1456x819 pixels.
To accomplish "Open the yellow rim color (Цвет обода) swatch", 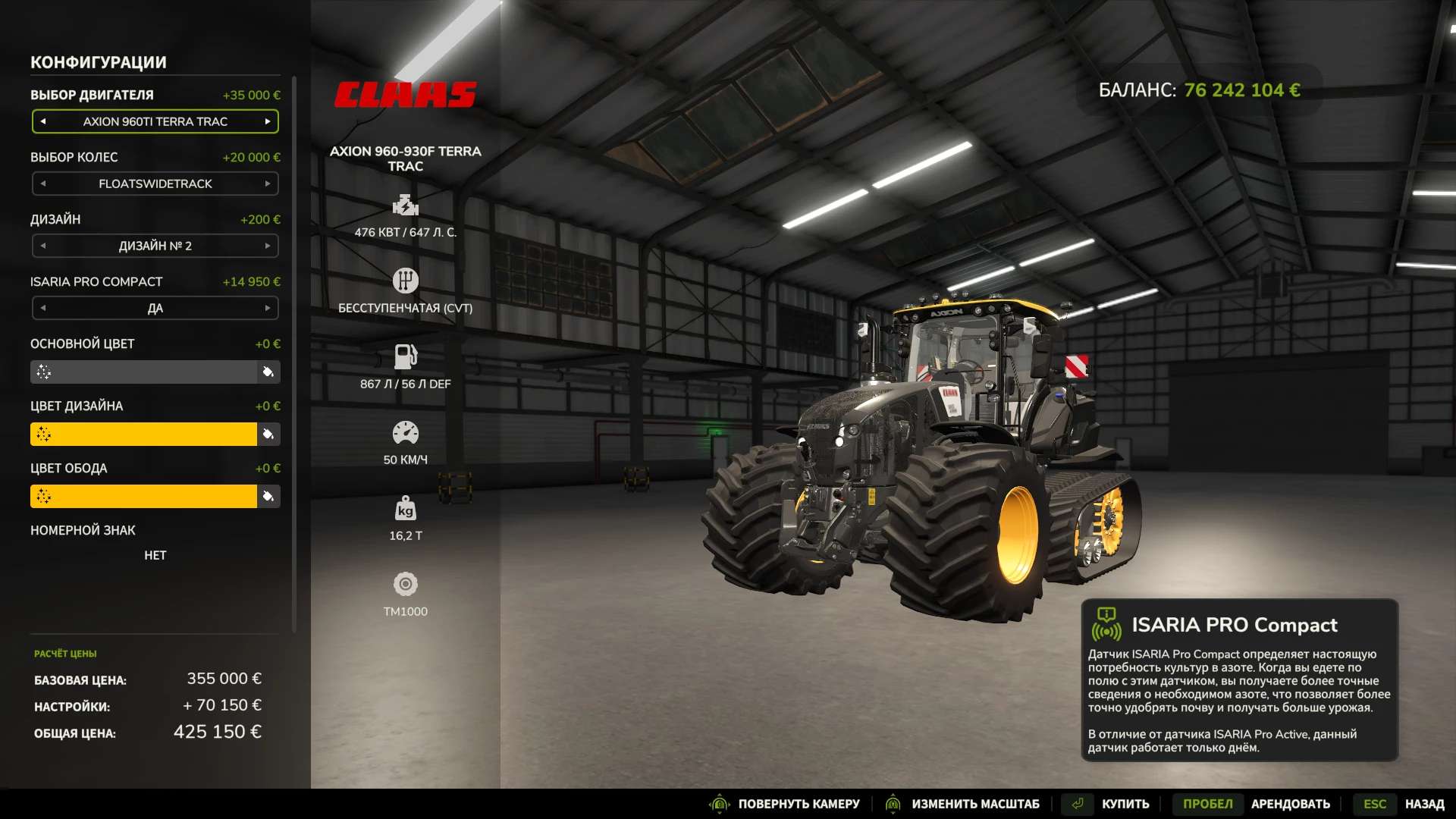I will pyautogui.click(x=144, y=497).
